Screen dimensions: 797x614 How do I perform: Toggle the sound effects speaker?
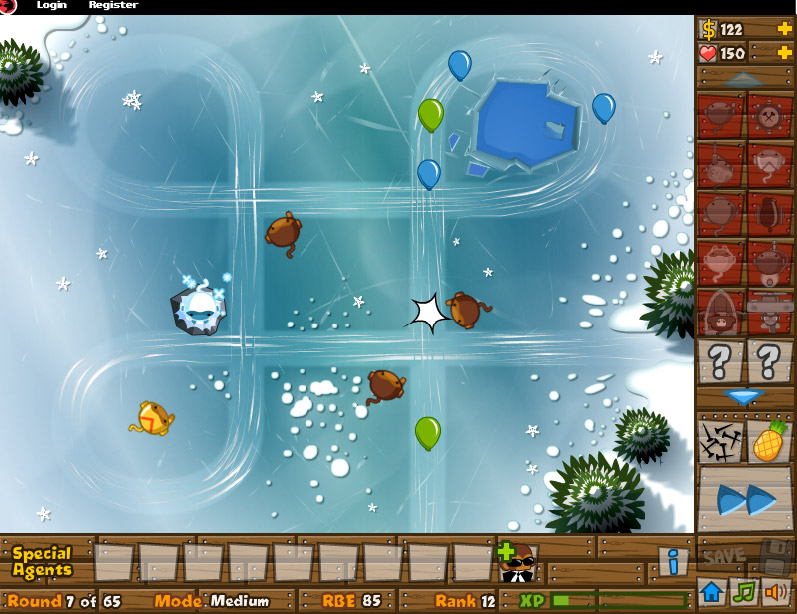[775, 592]
